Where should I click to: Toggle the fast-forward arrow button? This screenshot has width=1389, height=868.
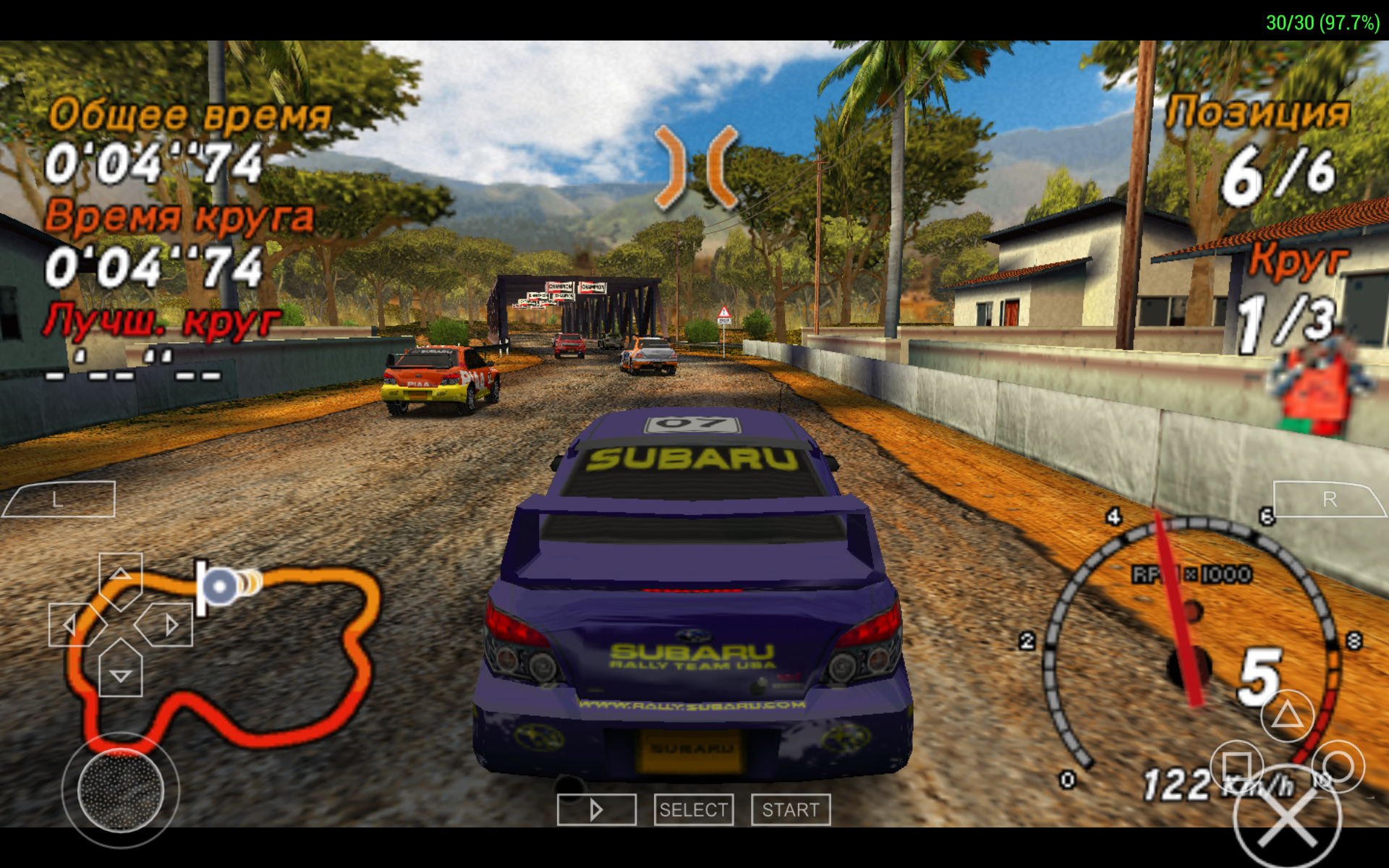tap(596, 809)
